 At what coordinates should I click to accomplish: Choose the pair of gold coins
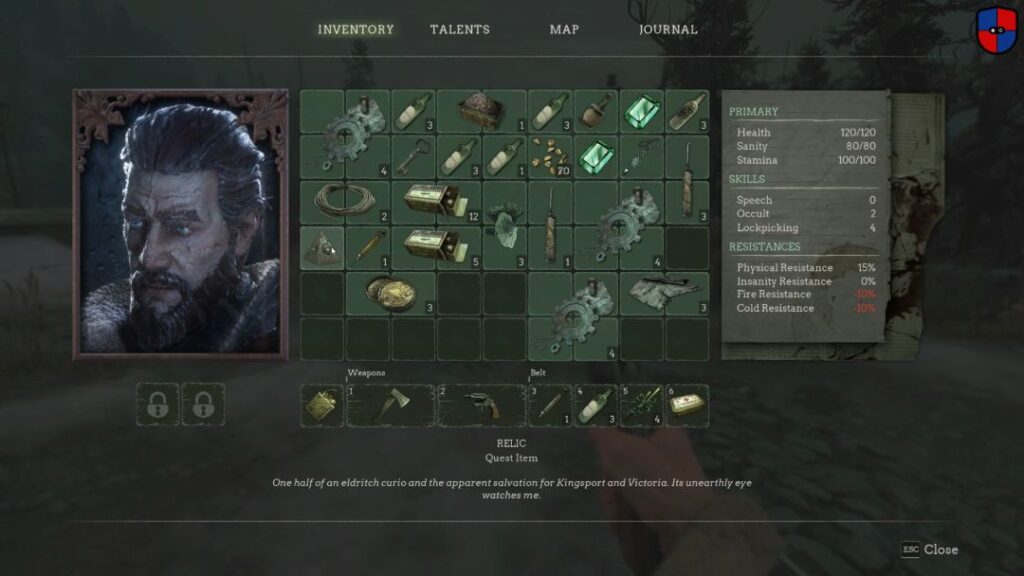[389, 293]
